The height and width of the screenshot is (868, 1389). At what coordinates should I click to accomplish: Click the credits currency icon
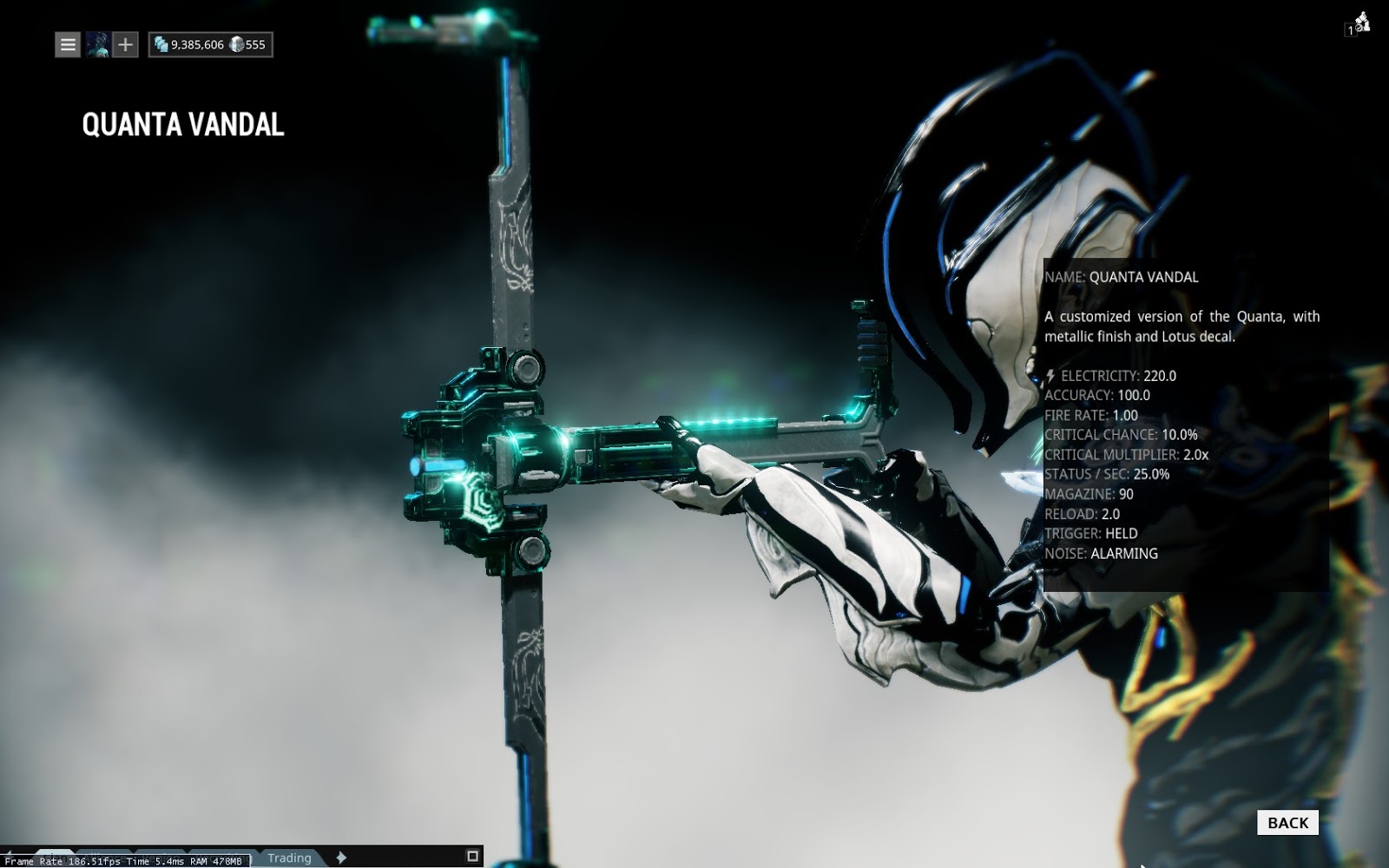(161, 43)
